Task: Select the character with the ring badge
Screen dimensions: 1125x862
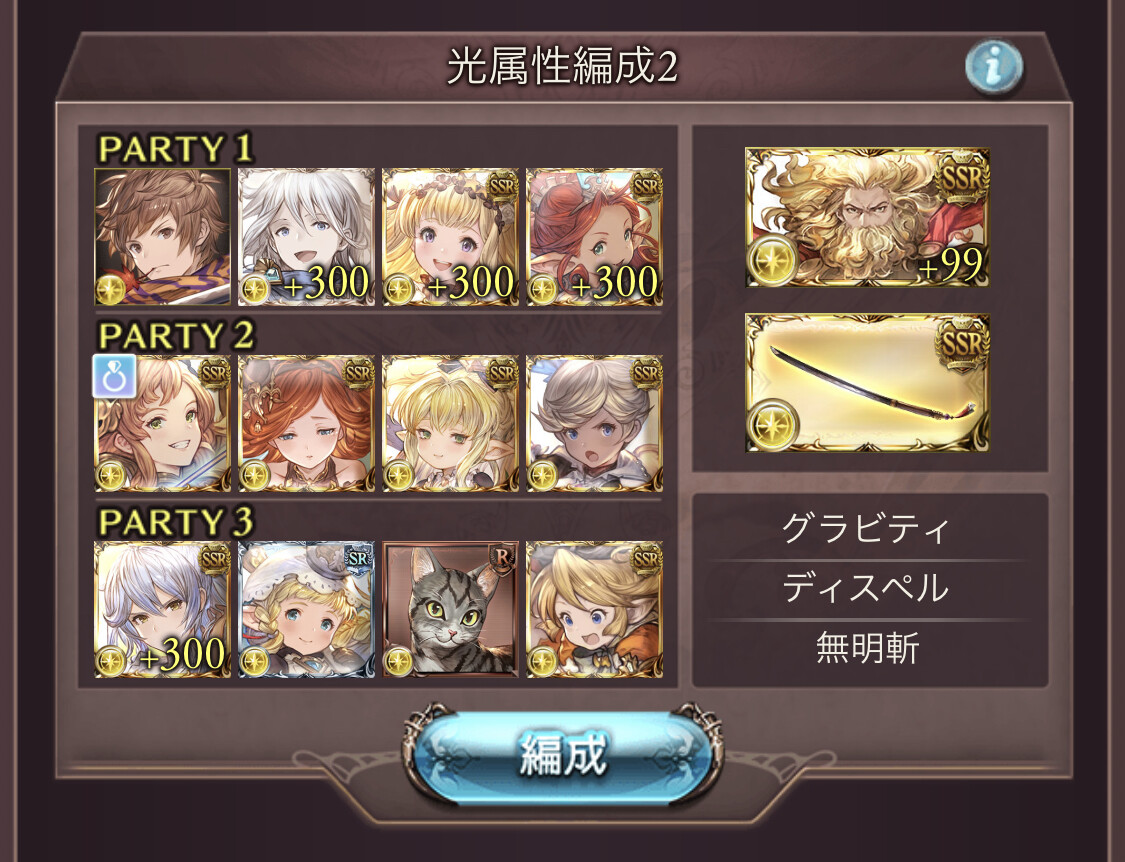Action: tap(163, 424)
